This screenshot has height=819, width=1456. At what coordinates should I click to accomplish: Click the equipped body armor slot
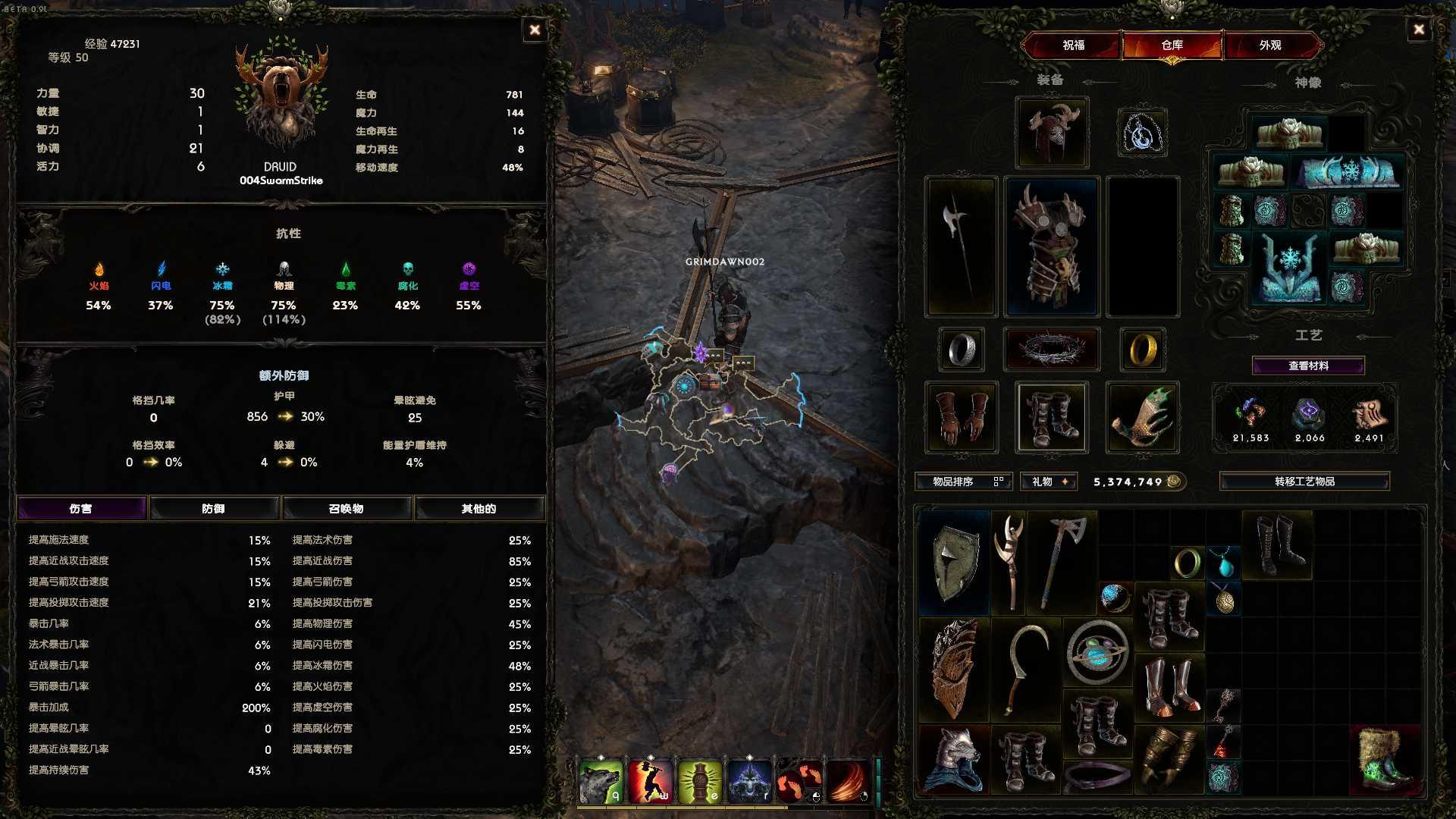pos(1051,246)
